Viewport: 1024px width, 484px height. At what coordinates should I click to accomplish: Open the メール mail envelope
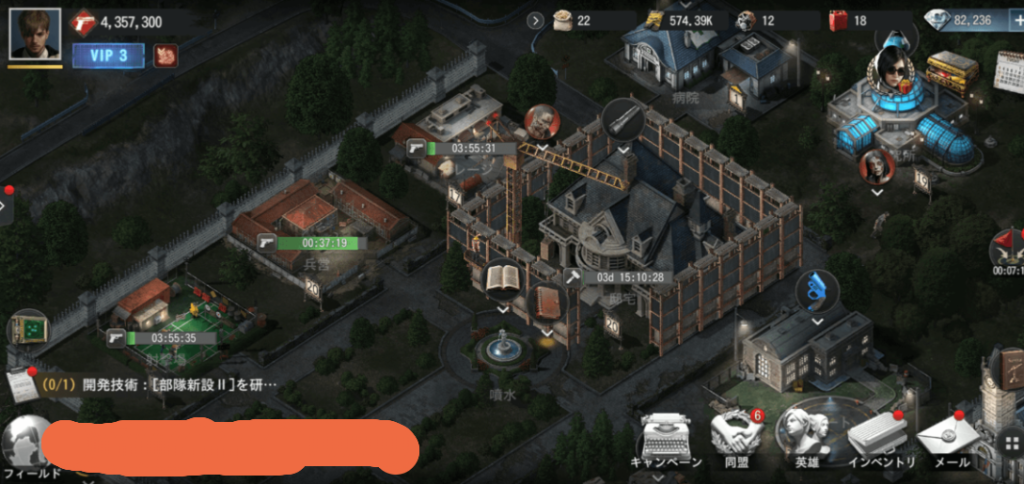coord(945,438)
